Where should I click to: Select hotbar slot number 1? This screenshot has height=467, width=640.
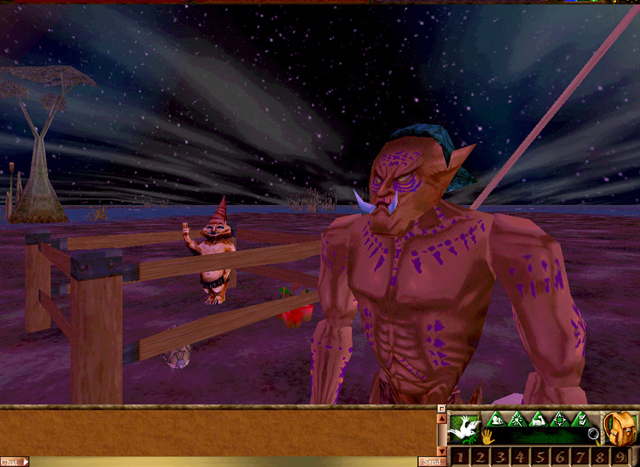[460, 457]
